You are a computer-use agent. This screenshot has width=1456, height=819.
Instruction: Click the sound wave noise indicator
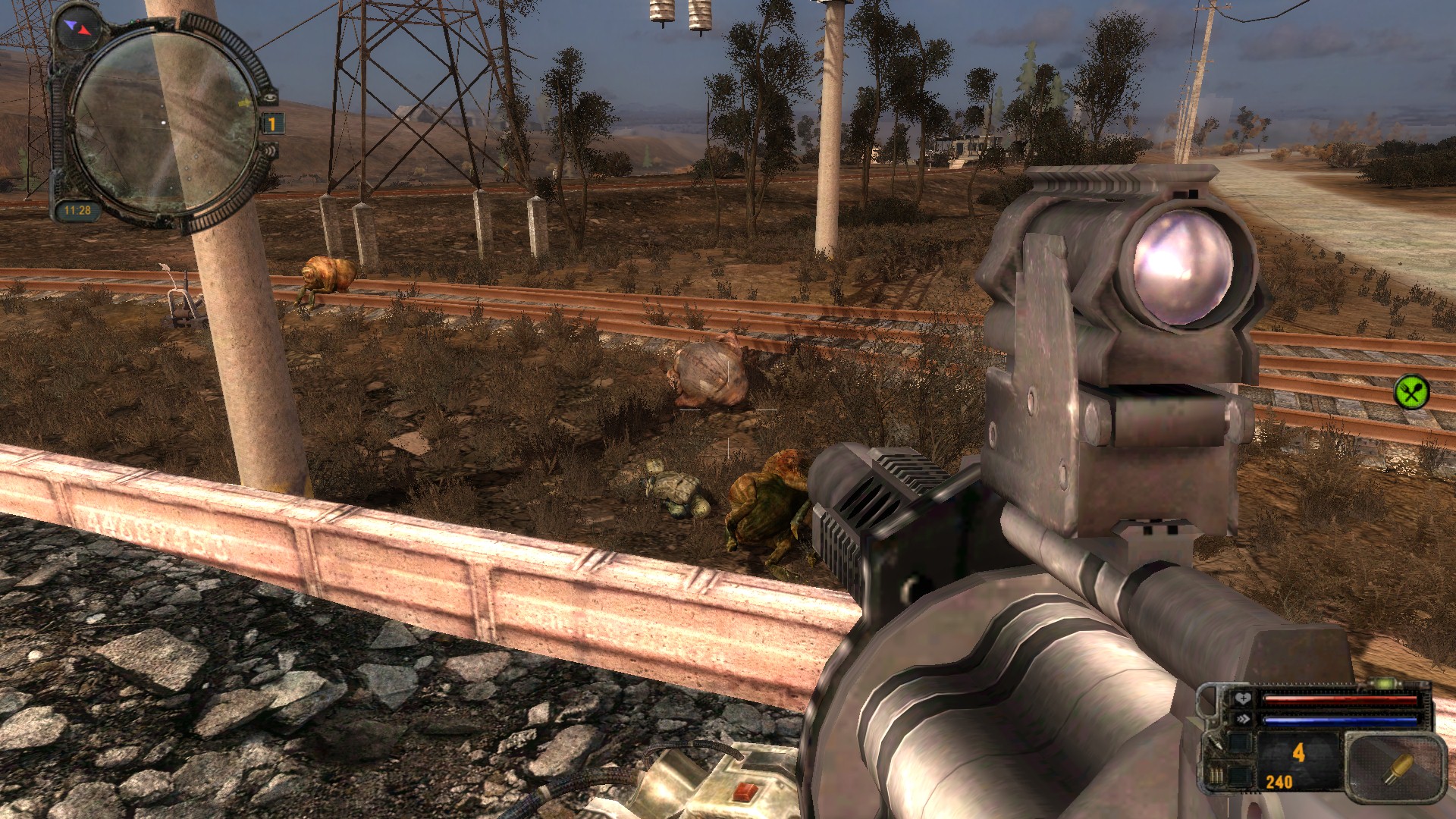(x=269, y=151)
